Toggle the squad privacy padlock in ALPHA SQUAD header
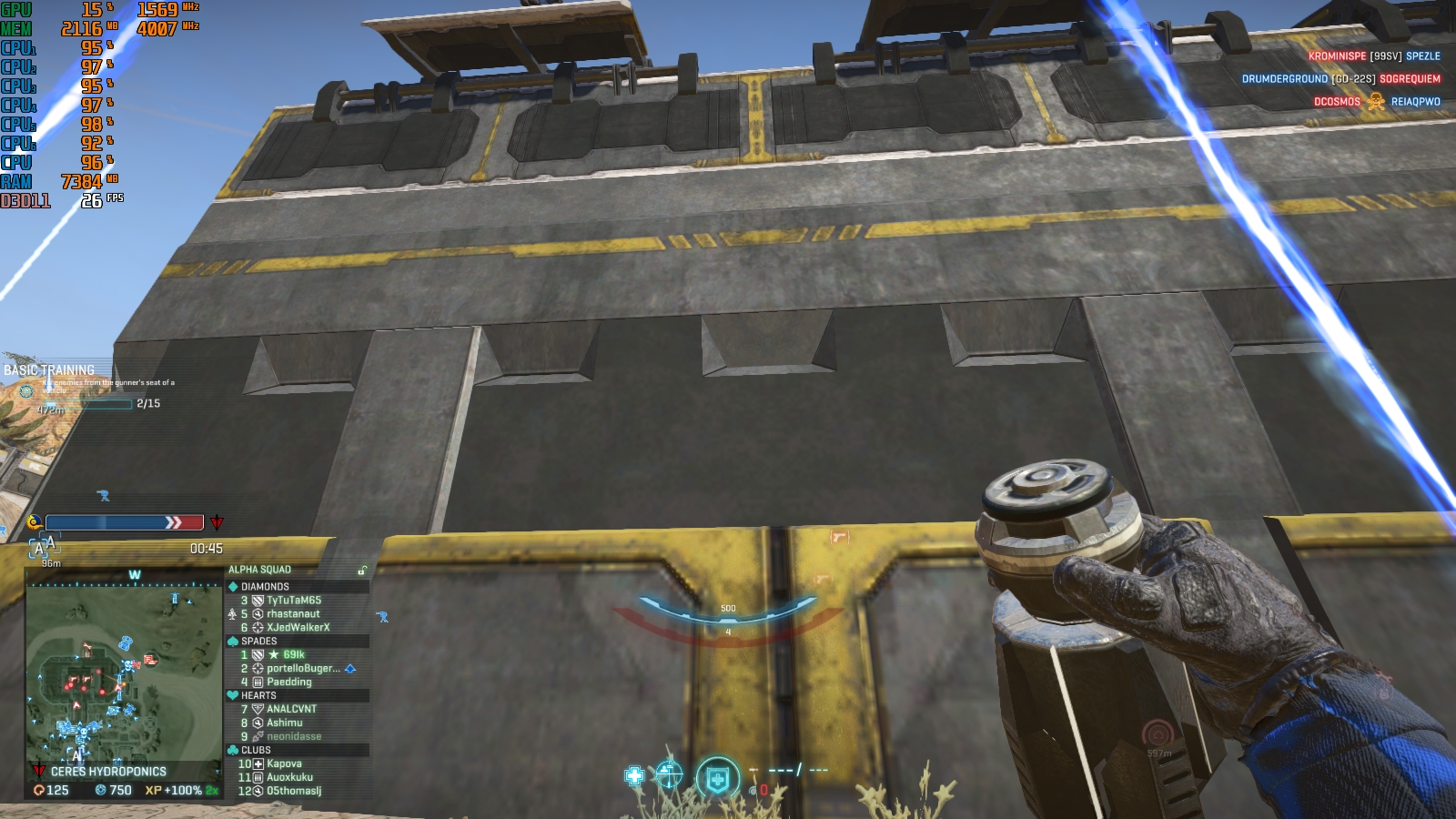Screen dimensions: 1456x819 coord(364,569)
